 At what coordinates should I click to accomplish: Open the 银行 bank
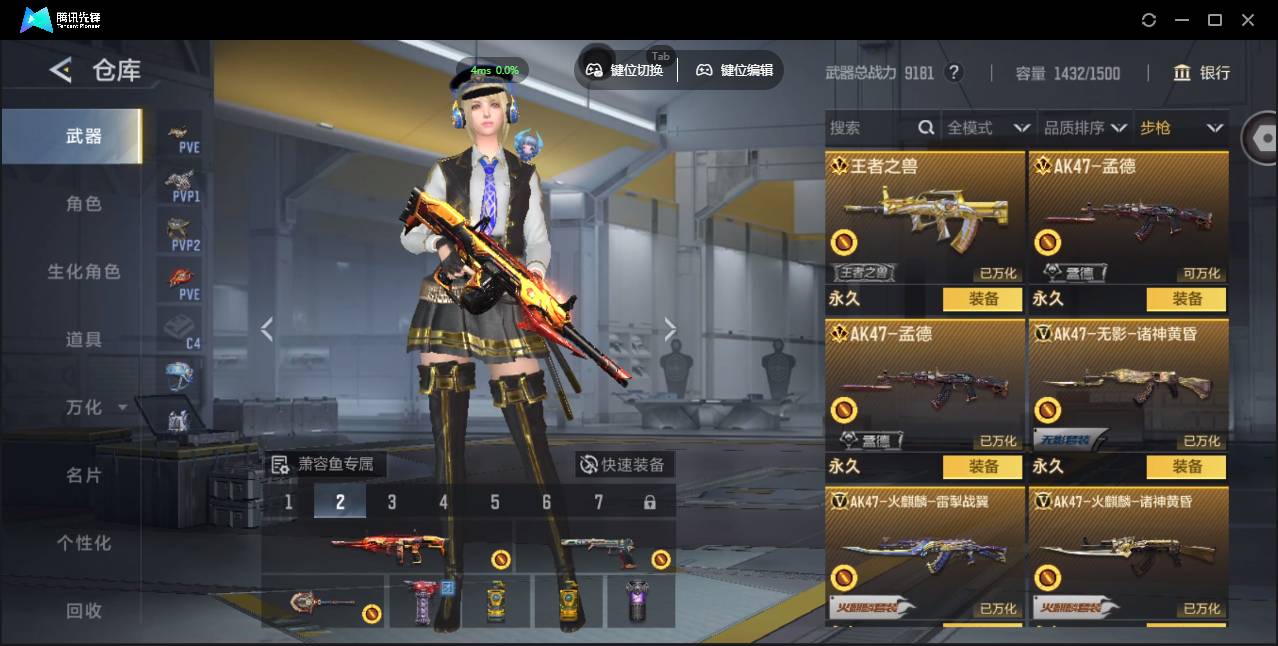click(x=1202, y=73)
